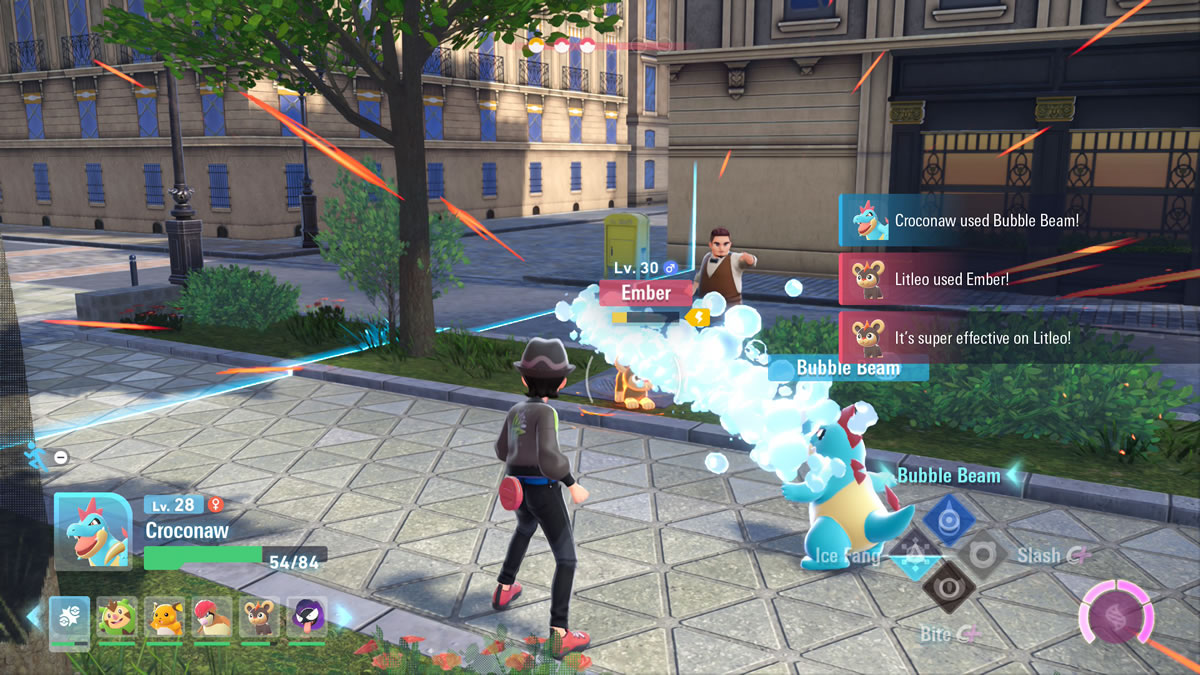Click the party bar's left arrow
This screenshot has width=1200, height=675.
pyautogui.click(x=34, y=617)
